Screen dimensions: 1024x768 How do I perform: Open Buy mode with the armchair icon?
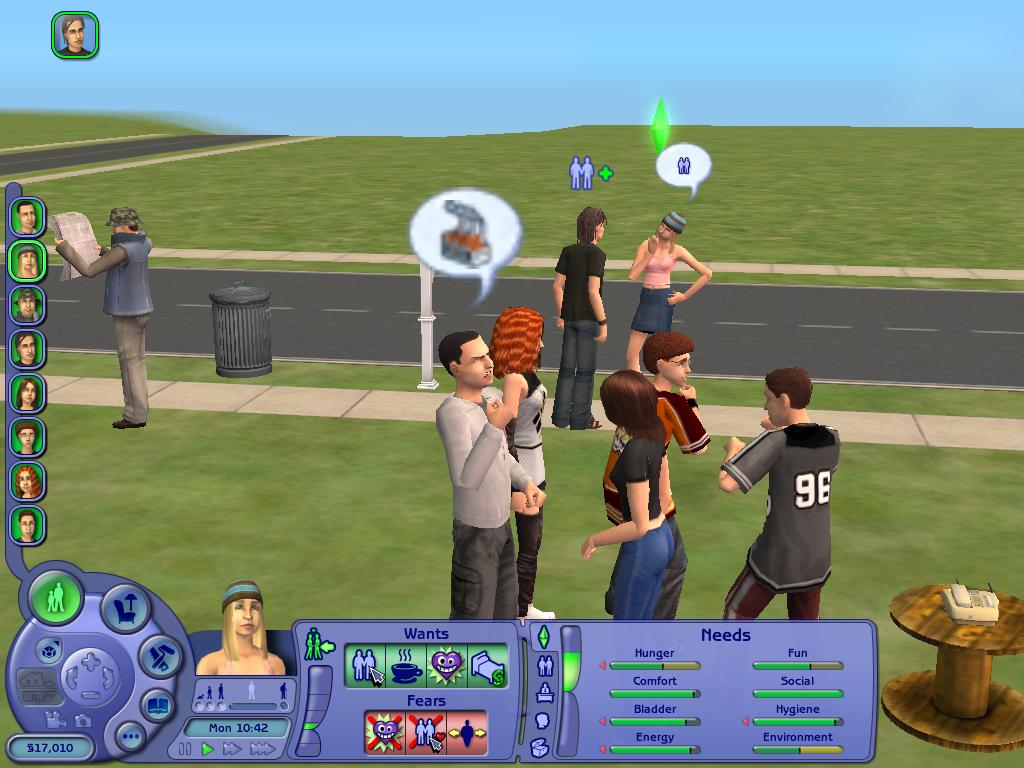click(127, 609)
